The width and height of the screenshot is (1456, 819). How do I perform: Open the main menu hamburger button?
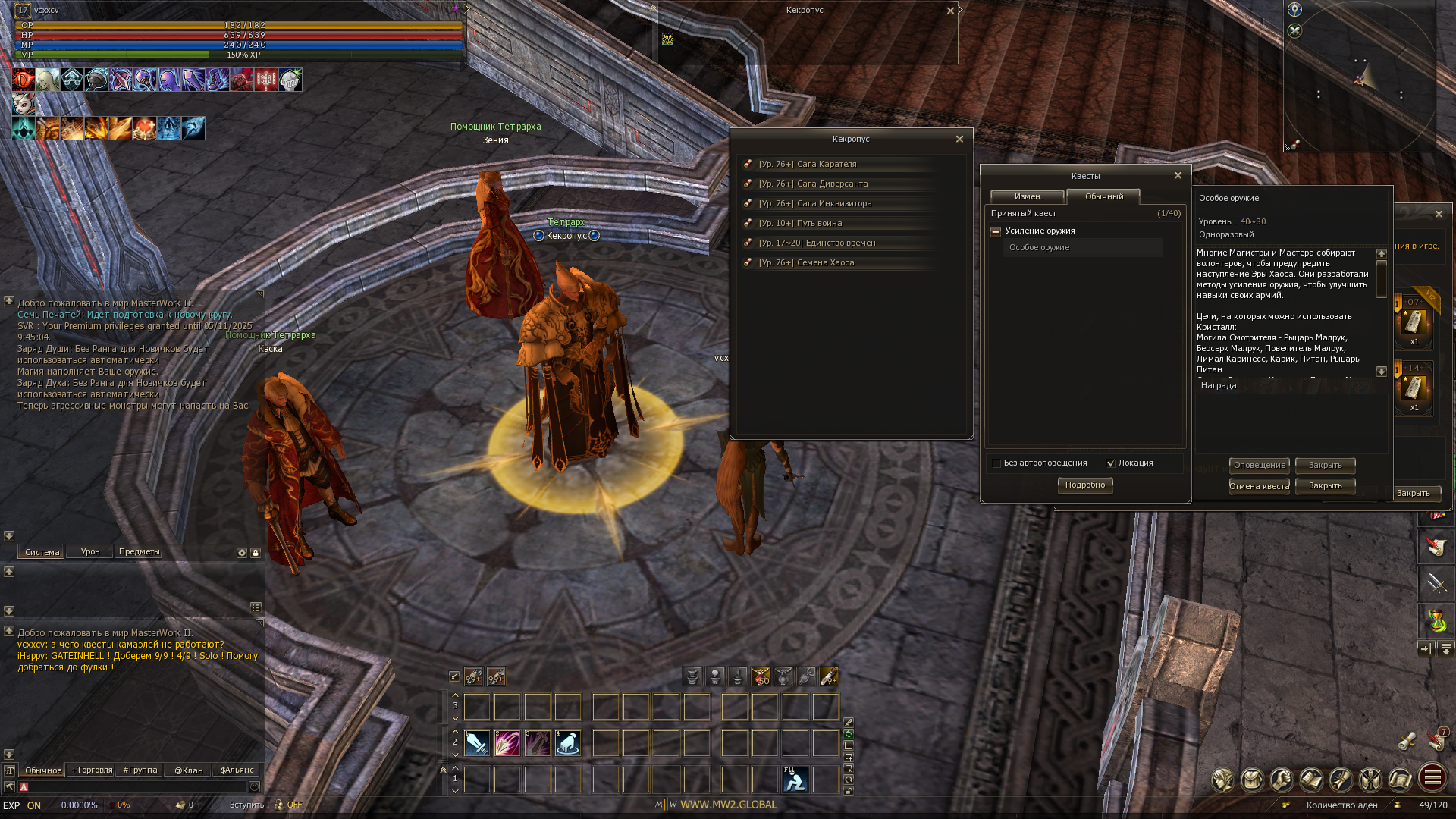(1432, 778)
